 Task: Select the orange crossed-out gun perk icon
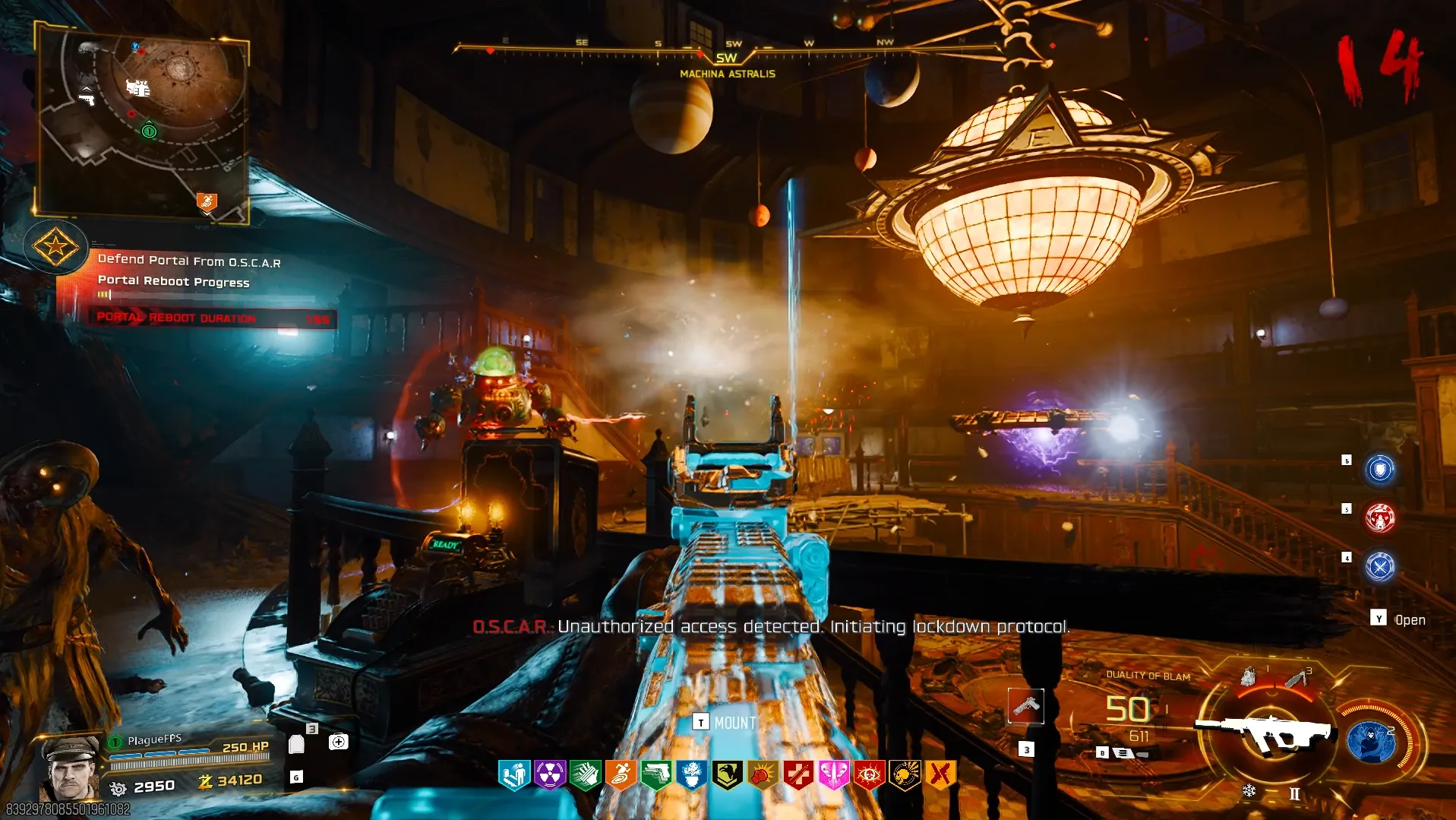click(x=940, y=775)
